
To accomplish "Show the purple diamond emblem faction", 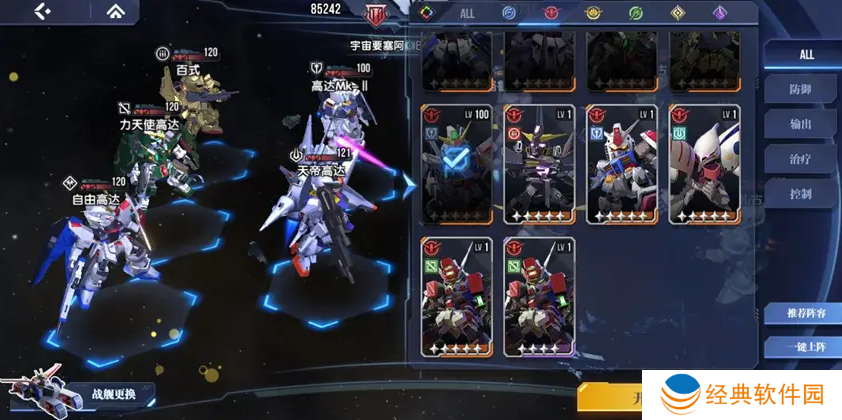I will pyautogui.click(x=719, y=14).
